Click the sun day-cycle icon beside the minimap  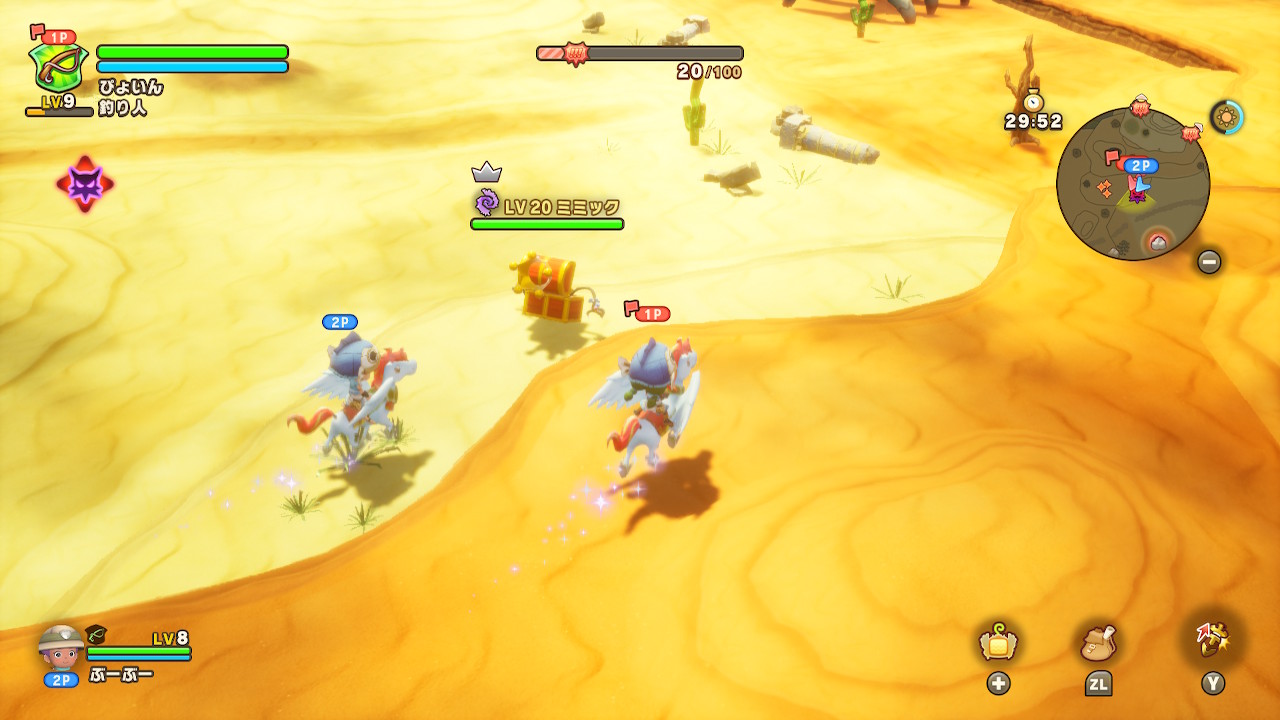point(1226,117)
